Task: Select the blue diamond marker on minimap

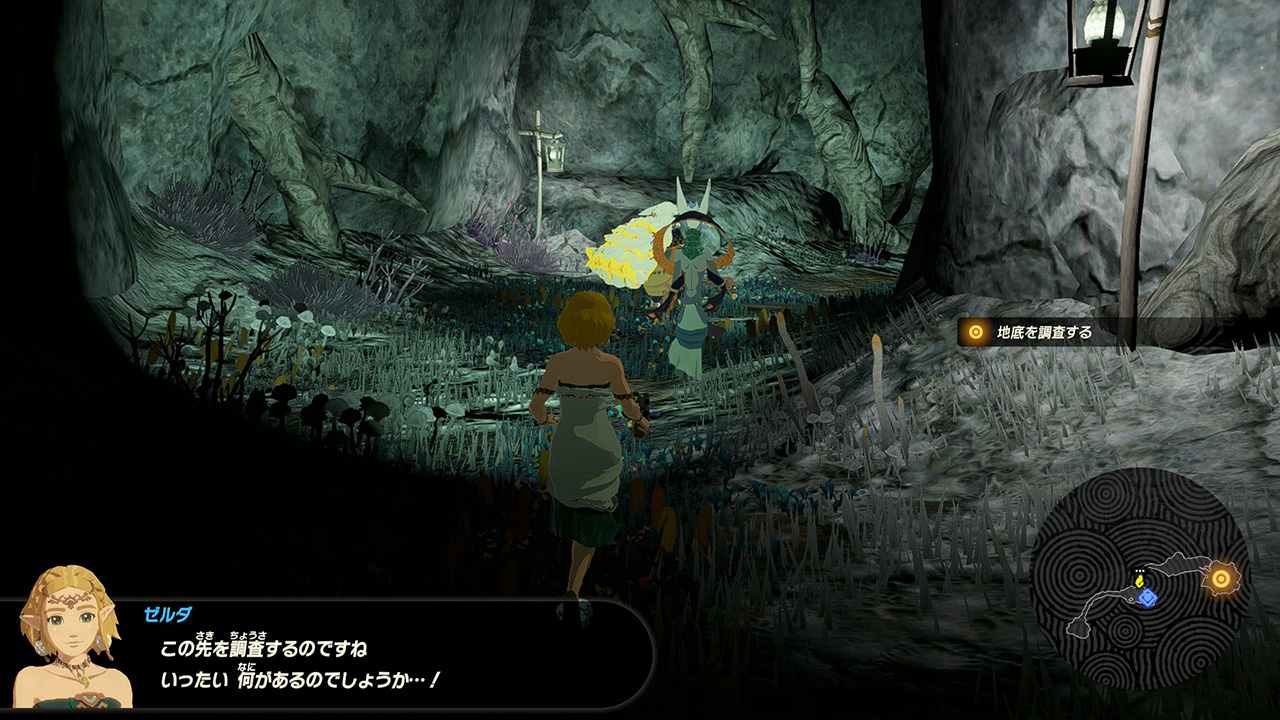Action: [x=1147, y=597]
